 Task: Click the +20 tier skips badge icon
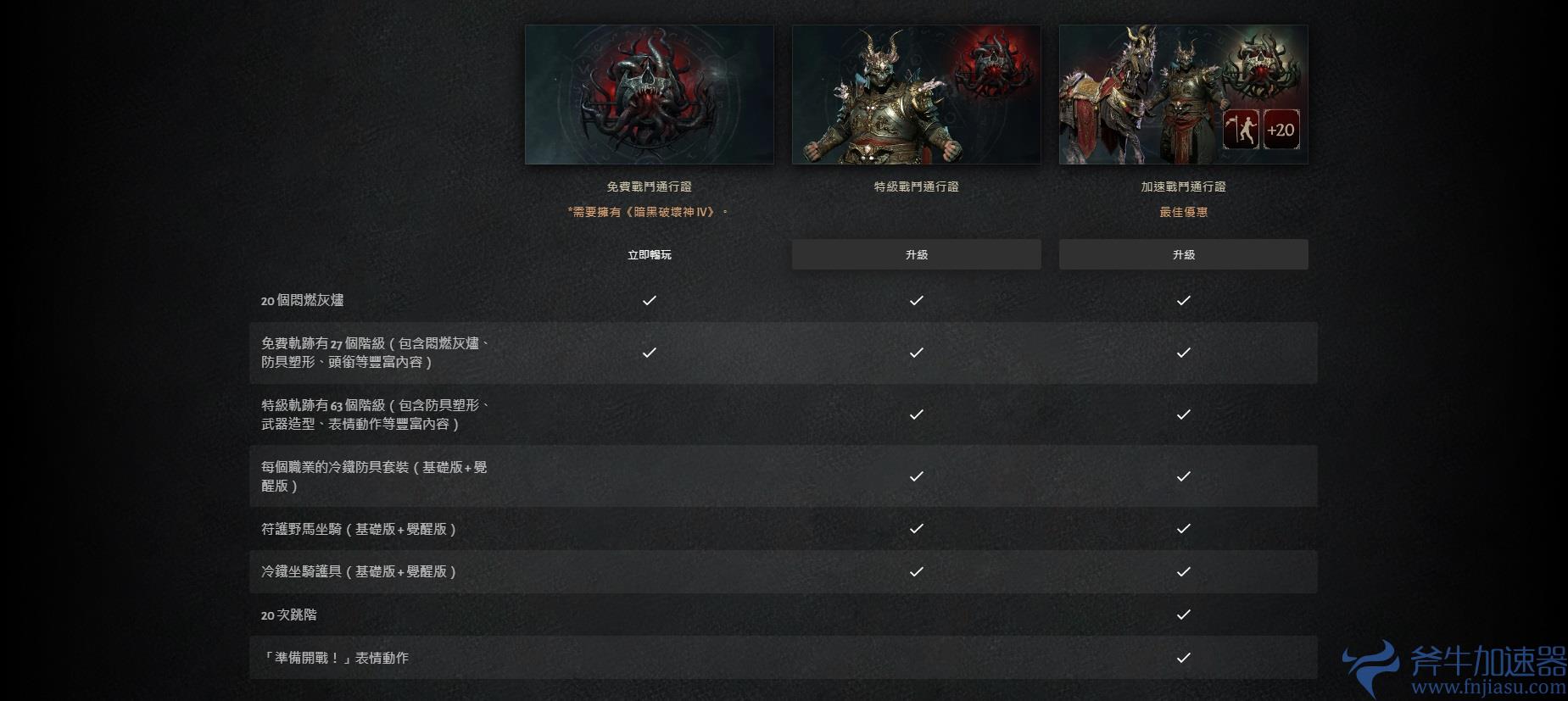coord(1282,129)
